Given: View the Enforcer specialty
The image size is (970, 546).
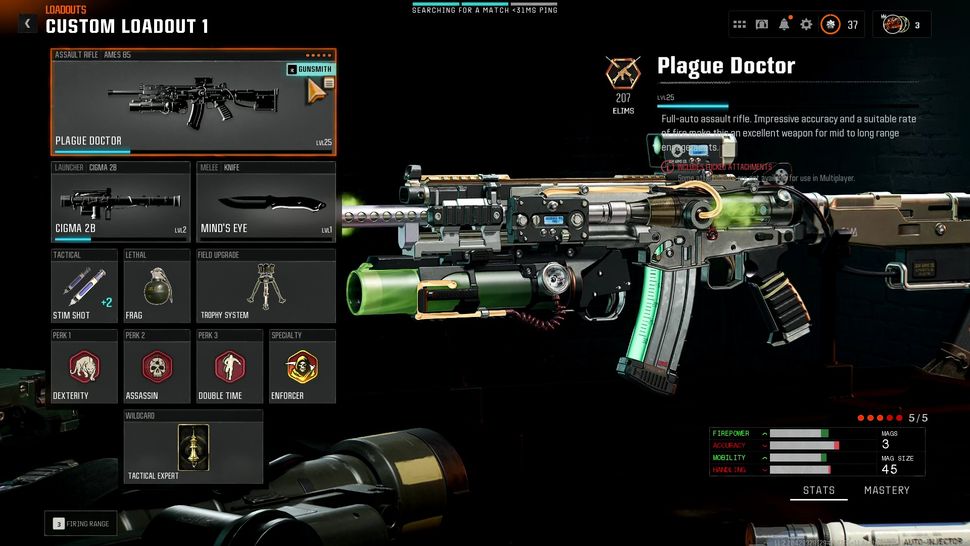Looking at the screenshot, I should (301, 366).
